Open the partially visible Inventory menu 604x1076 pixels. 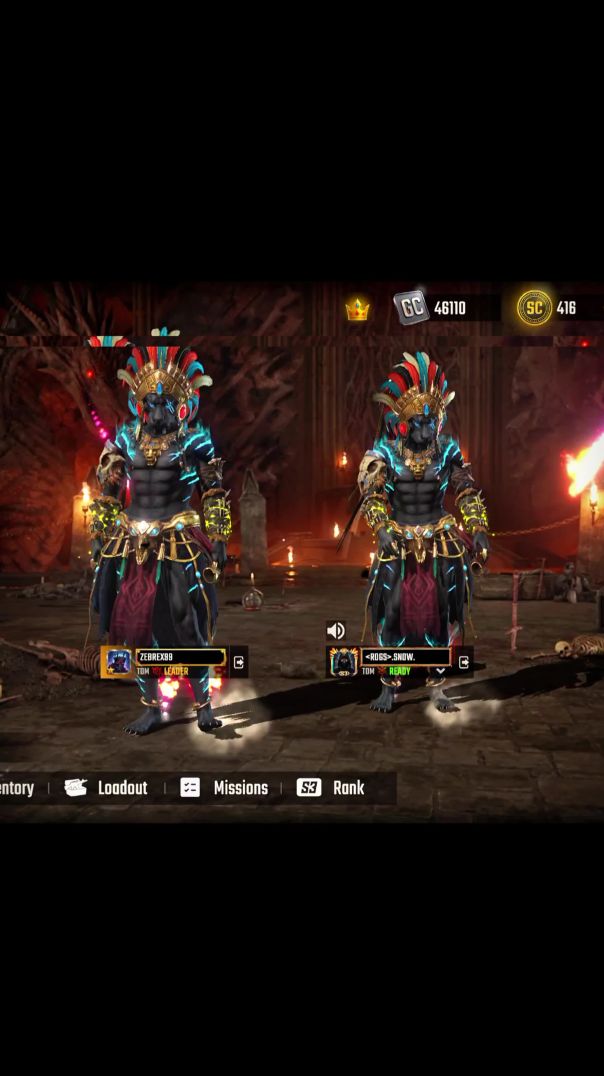tap(17, 788)
